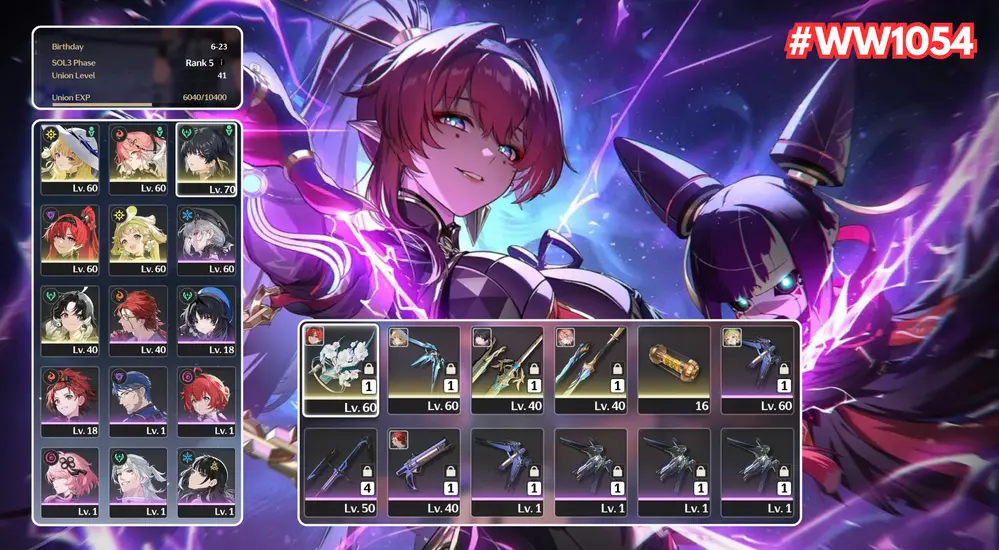Click the SOL3 Phase info icon
The height and width of the screenshot is (550, 999).
(222, 62)
